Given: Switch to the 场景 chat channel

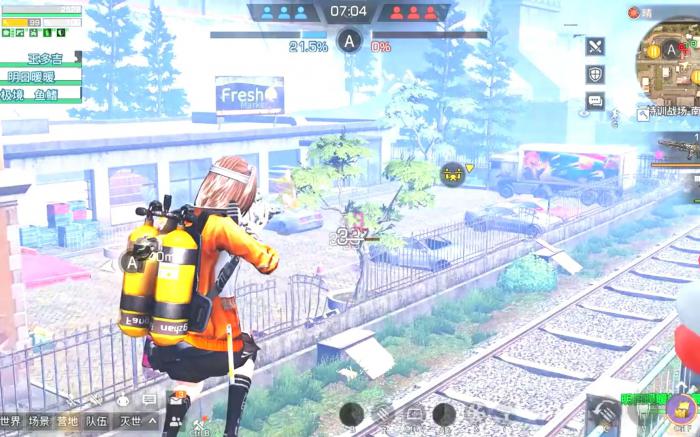Looking at the screenshot, I should click(x=39, y=422).
